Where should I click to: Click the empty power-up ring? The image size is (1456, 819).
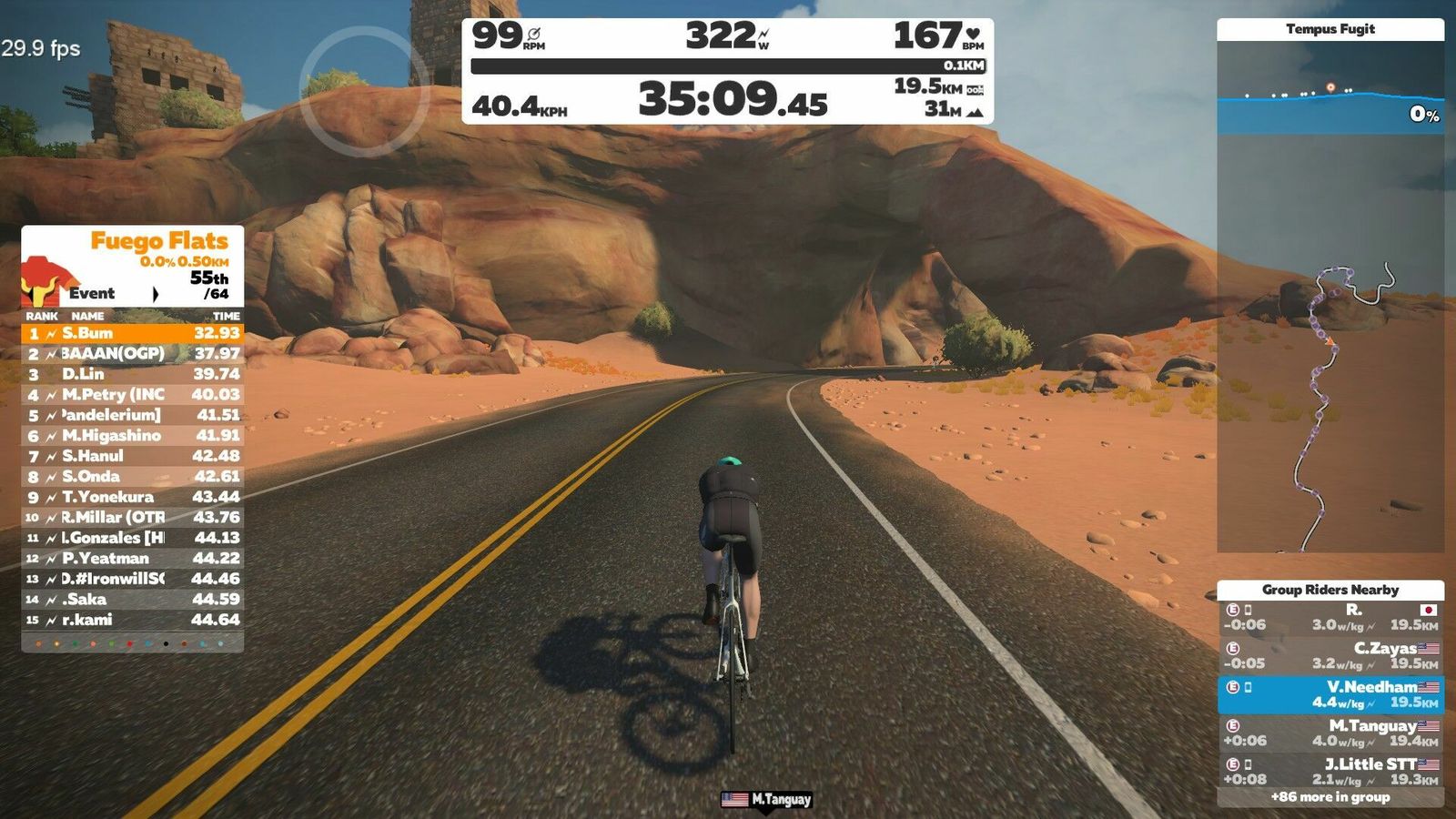click(x=364, y=91)
